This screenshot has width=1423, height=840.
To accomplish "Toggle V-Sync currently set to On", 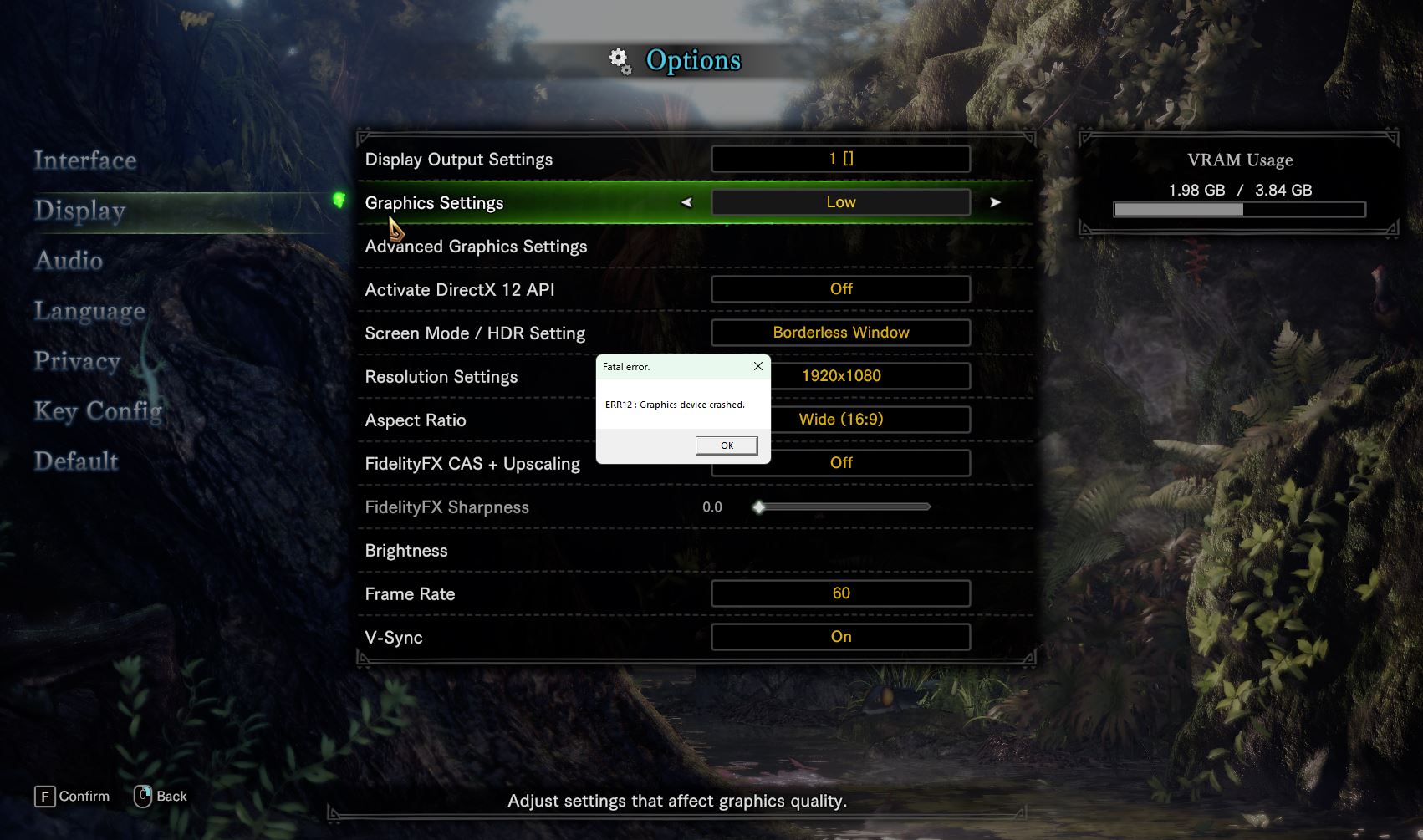I will pyautogui.click(x=840, y=637).
